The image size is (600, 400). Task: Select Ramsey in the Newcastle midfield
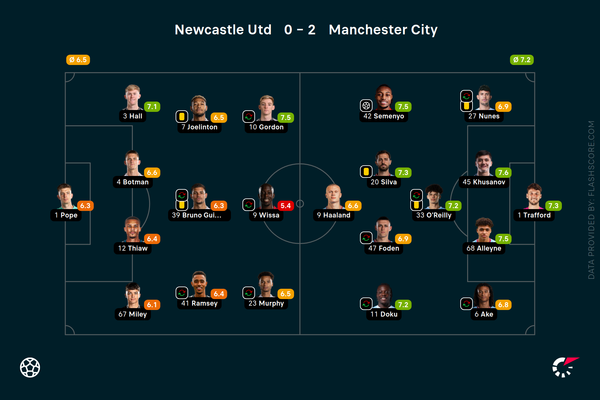[x=199, y=286]
